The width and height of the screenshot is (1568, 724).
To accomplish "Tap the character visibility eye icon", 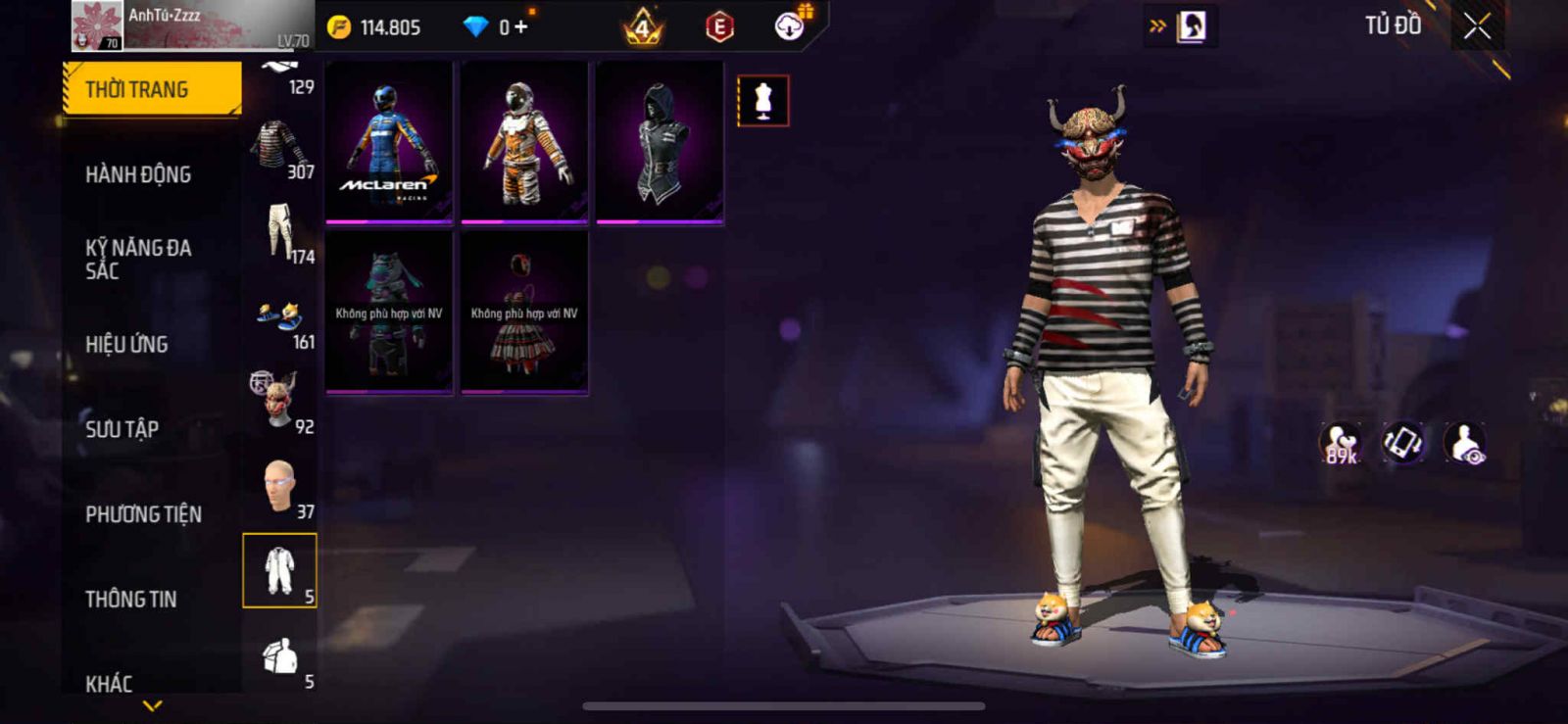I will click(x=1466, y=443).
